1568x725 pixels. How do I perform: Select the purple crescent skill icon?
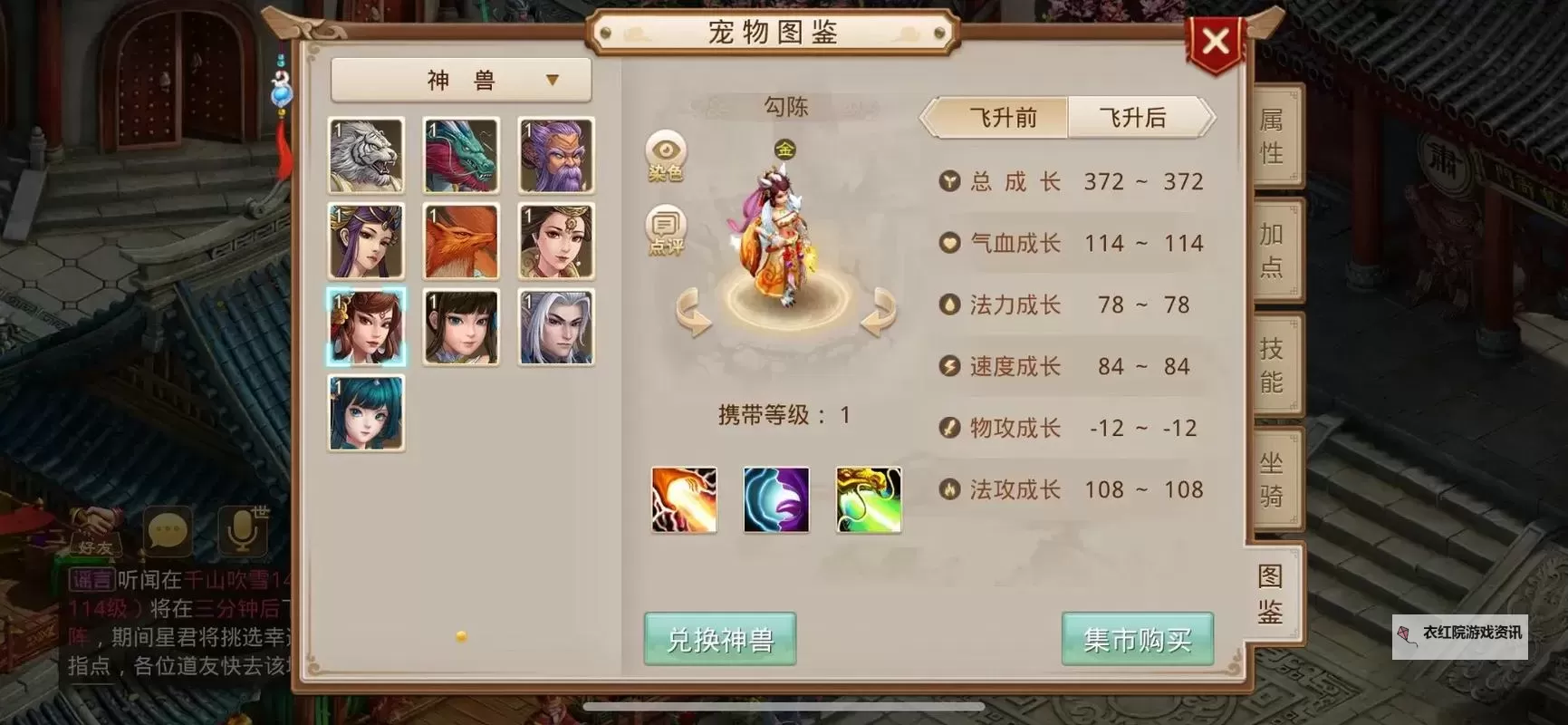pos(775,499)
